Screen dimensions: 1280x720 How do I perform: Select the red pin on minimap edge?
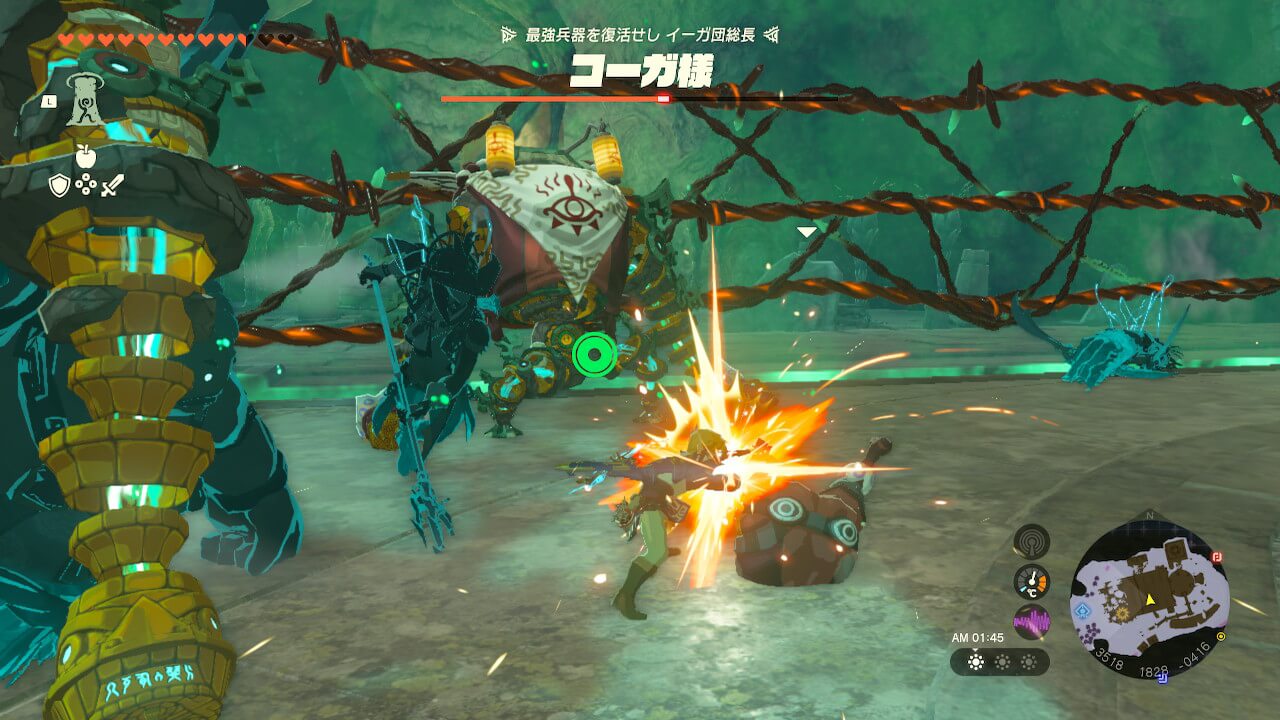tap(1217, 557)
